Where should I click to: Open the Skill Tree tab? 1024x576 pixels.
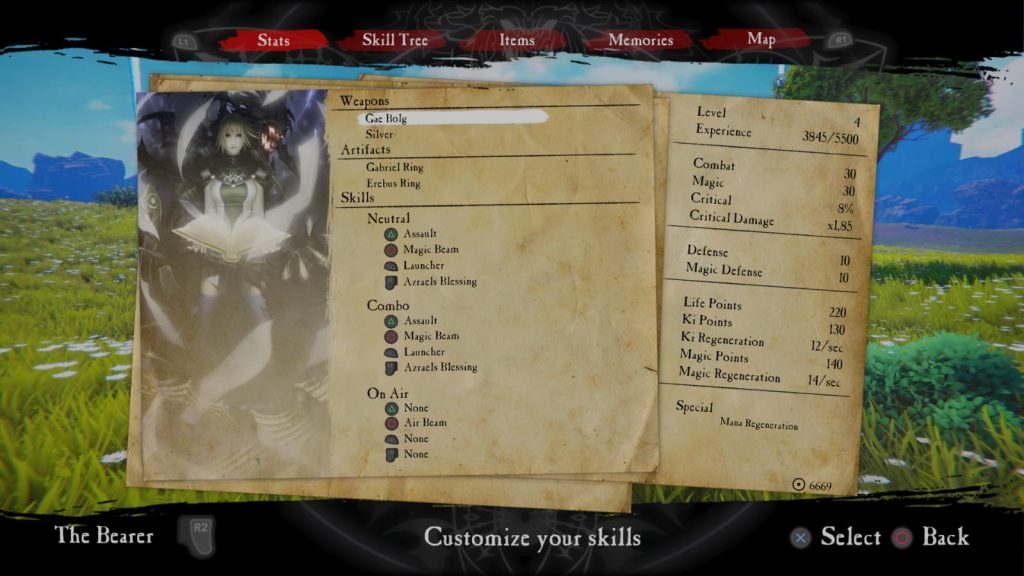click(395, 41)
